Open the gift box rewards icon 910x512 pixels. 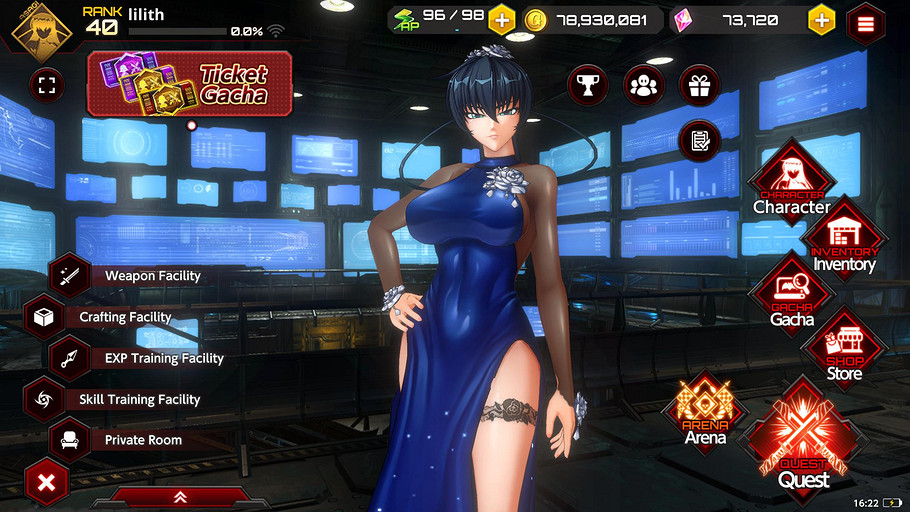[699, 85]
